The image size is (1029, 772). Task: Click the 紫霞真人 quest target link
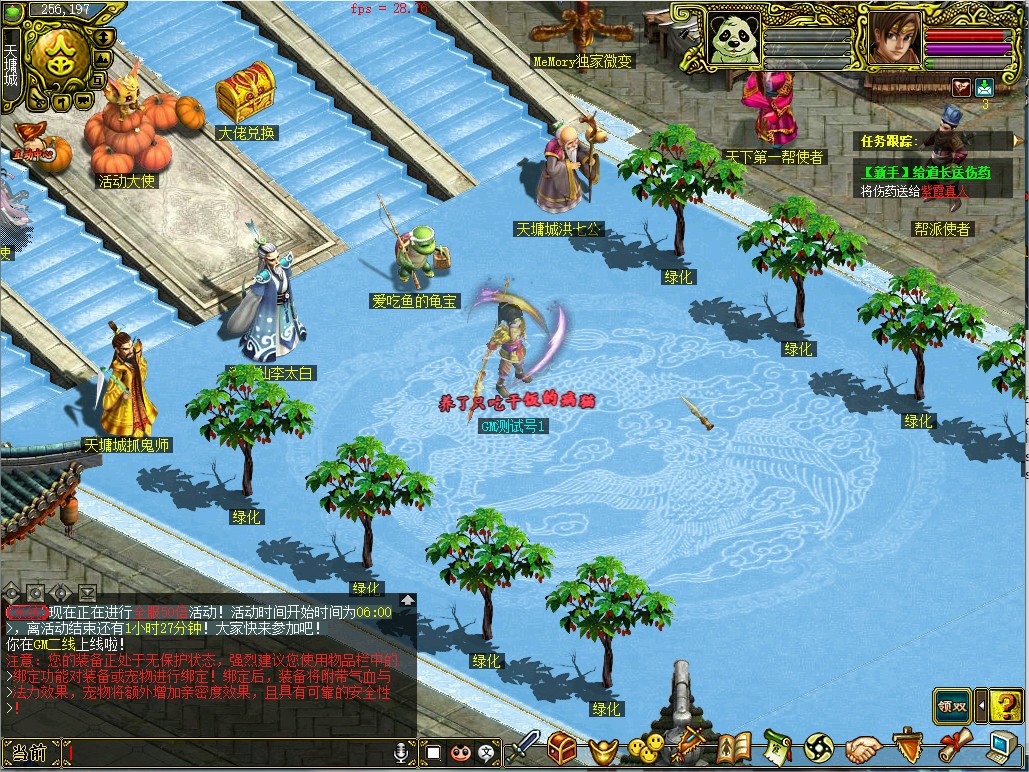[945, 191]
